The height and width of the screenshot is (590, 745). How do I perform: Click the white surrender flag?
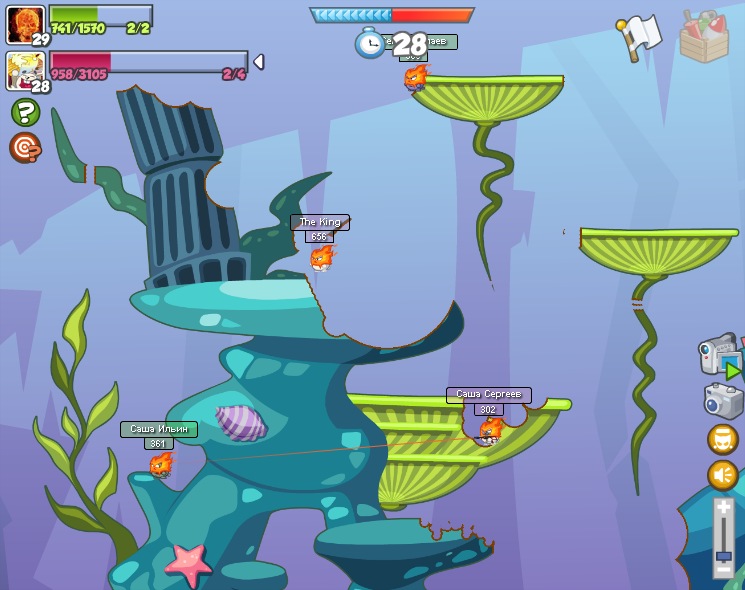640,37
